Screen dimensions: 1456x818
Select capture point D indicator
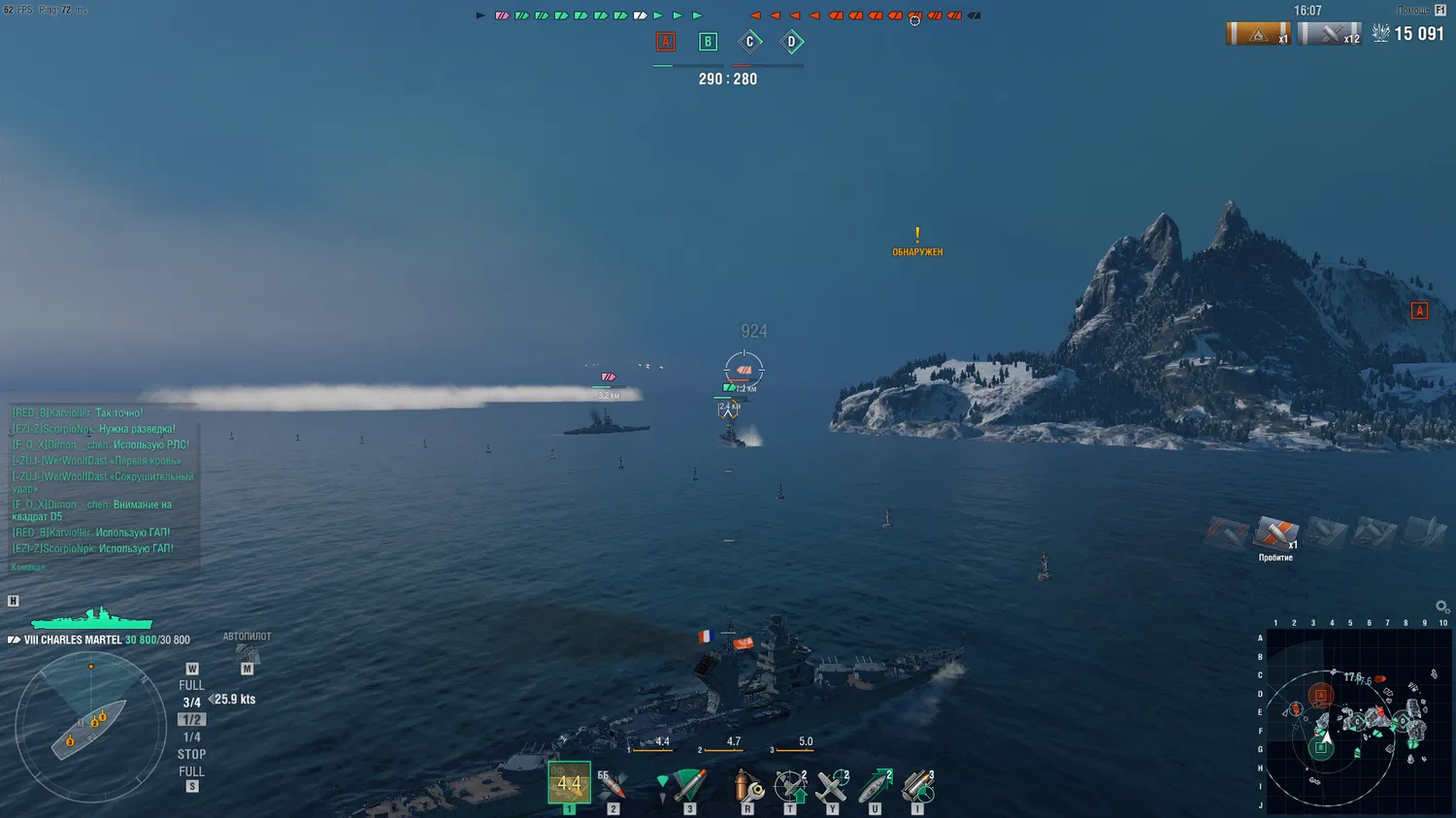pyautogui.click(x=791, y=42)
